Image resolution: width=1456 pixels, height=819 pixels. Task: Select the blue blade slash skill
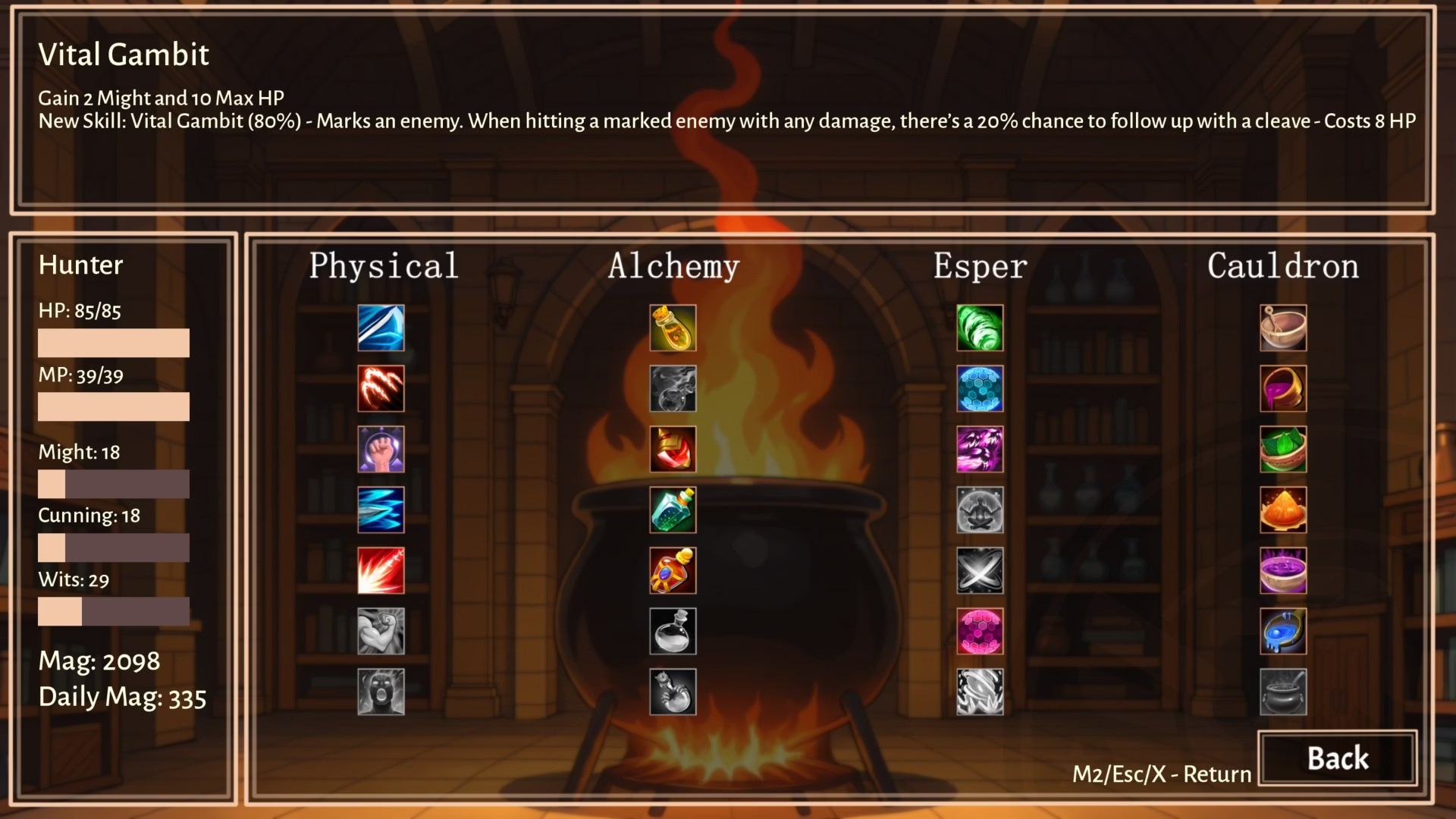point(381,328)
